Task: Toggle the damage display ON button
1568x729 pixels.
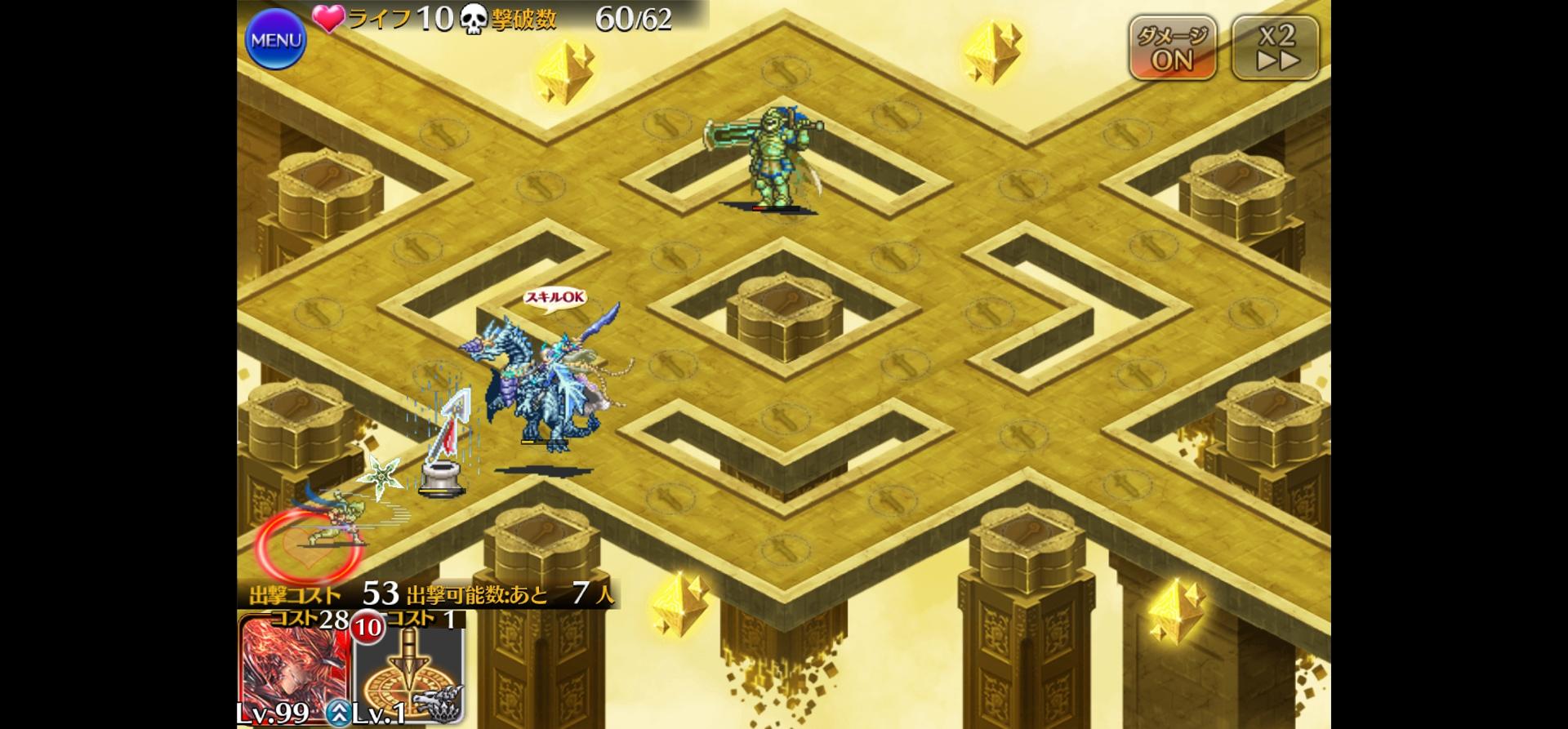Action: [1172, 48]
